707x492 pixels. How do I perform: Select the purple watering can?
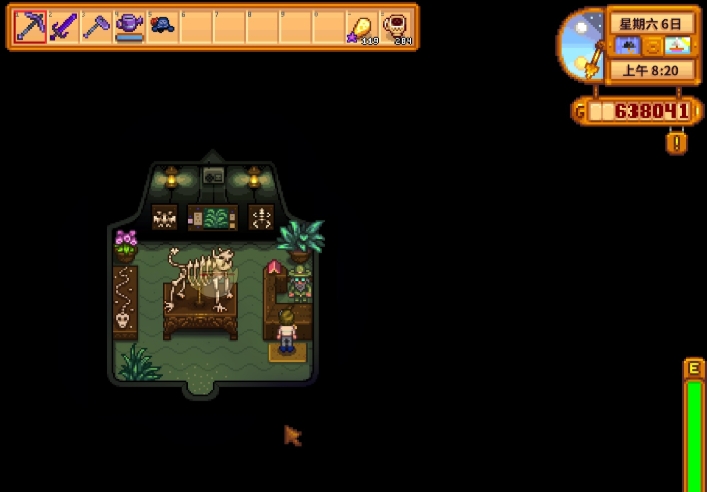pyautogui.click(x=129, y=26)
